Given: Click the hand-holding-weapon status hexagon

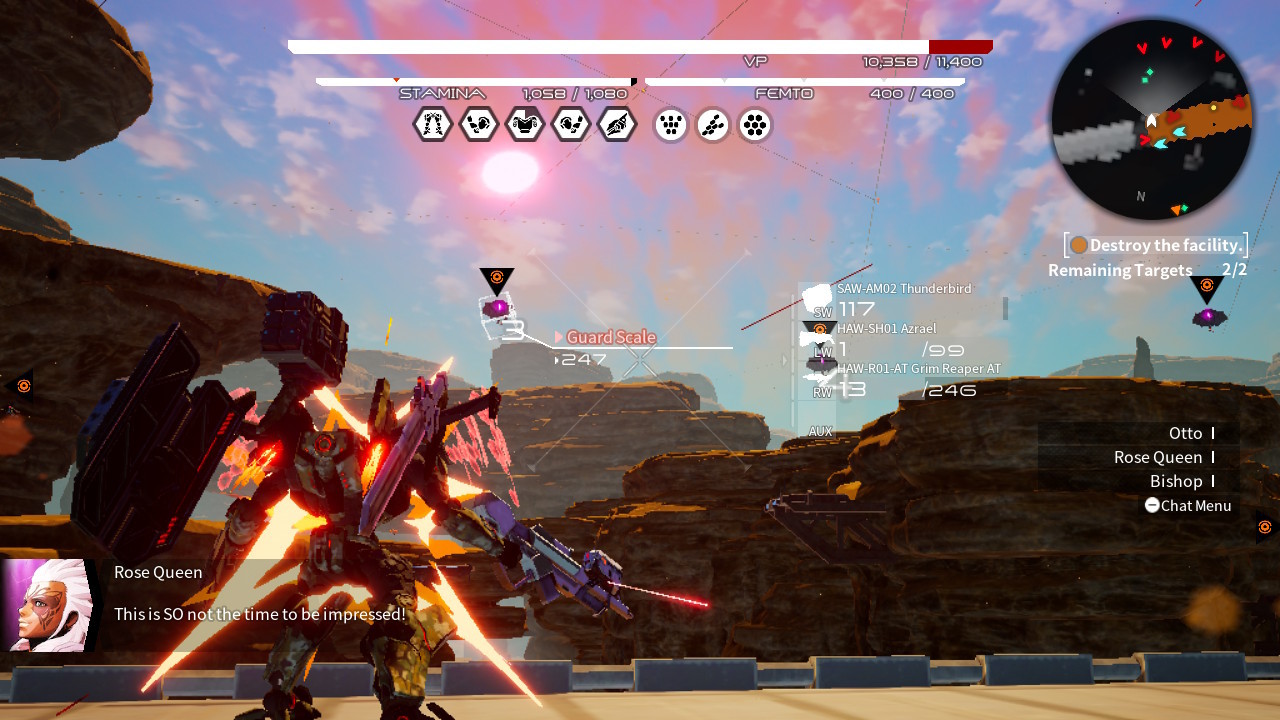Looking at the screenshot, I should [x=617, y=125].
